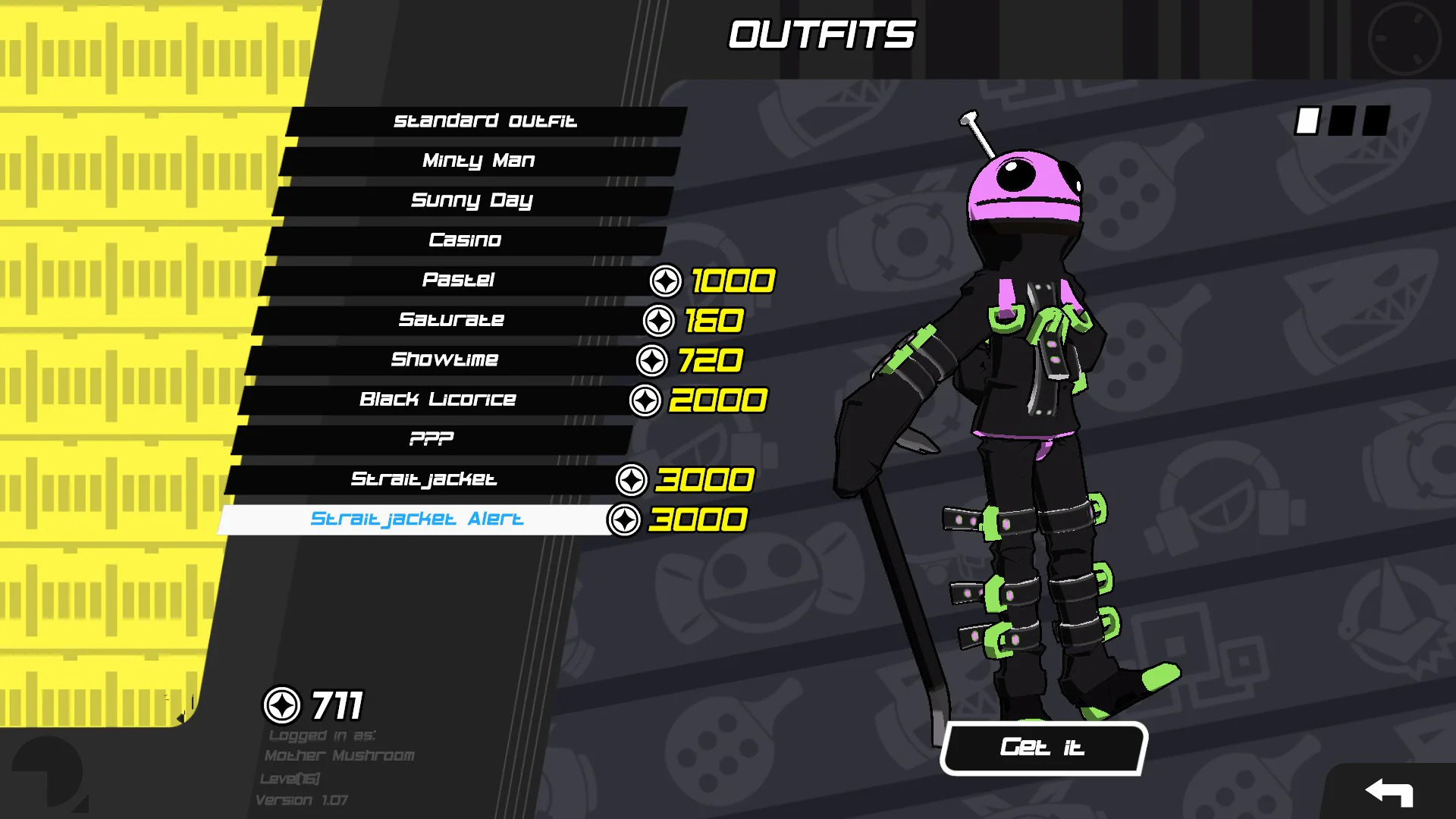
Task: Go back using the return arrow
Action: [x=1389, y=792]
